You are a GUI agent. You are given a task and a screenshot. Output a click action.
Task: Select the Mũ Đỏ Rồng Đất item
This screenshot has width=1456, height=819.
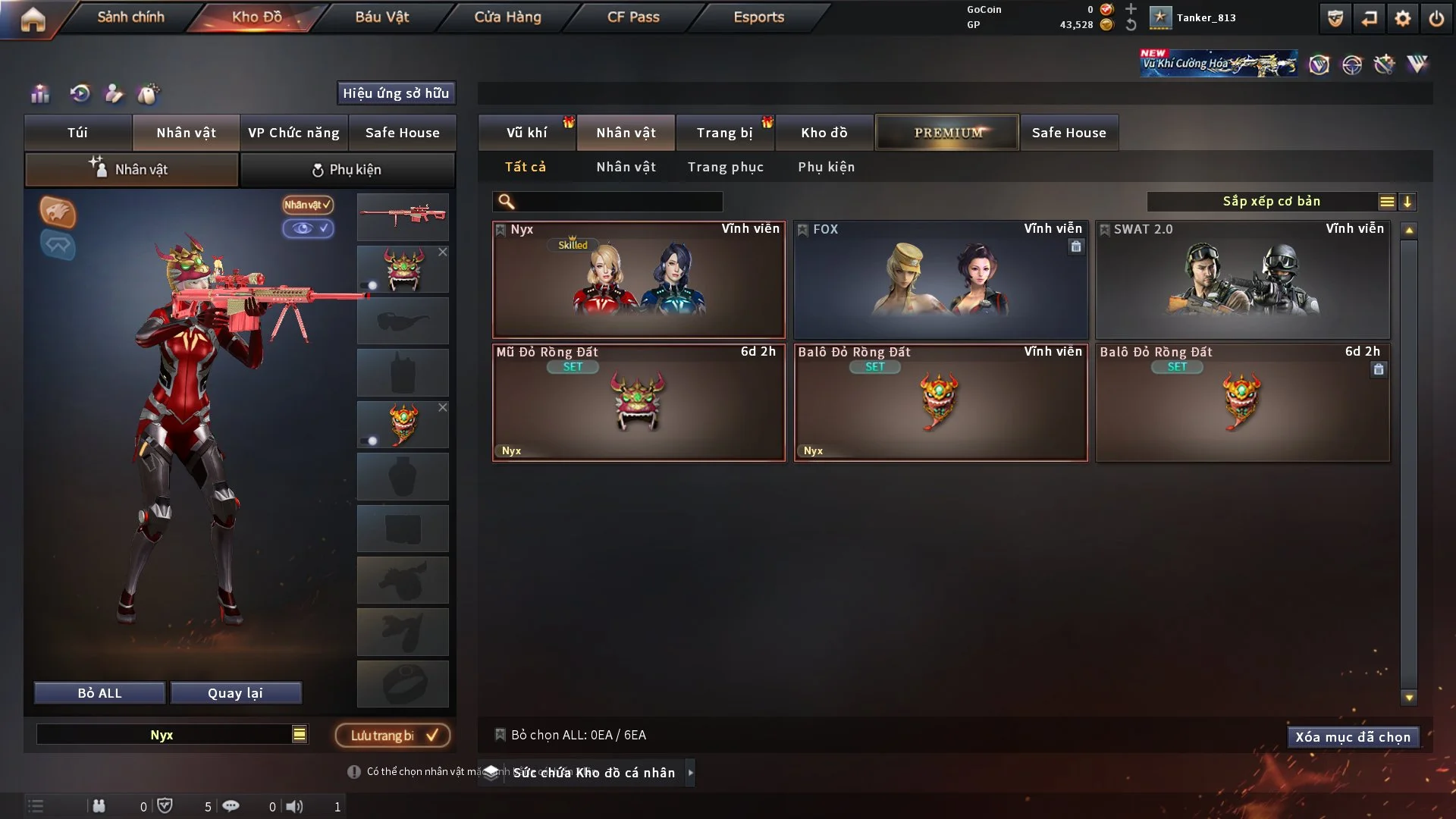tap(639, 403)
